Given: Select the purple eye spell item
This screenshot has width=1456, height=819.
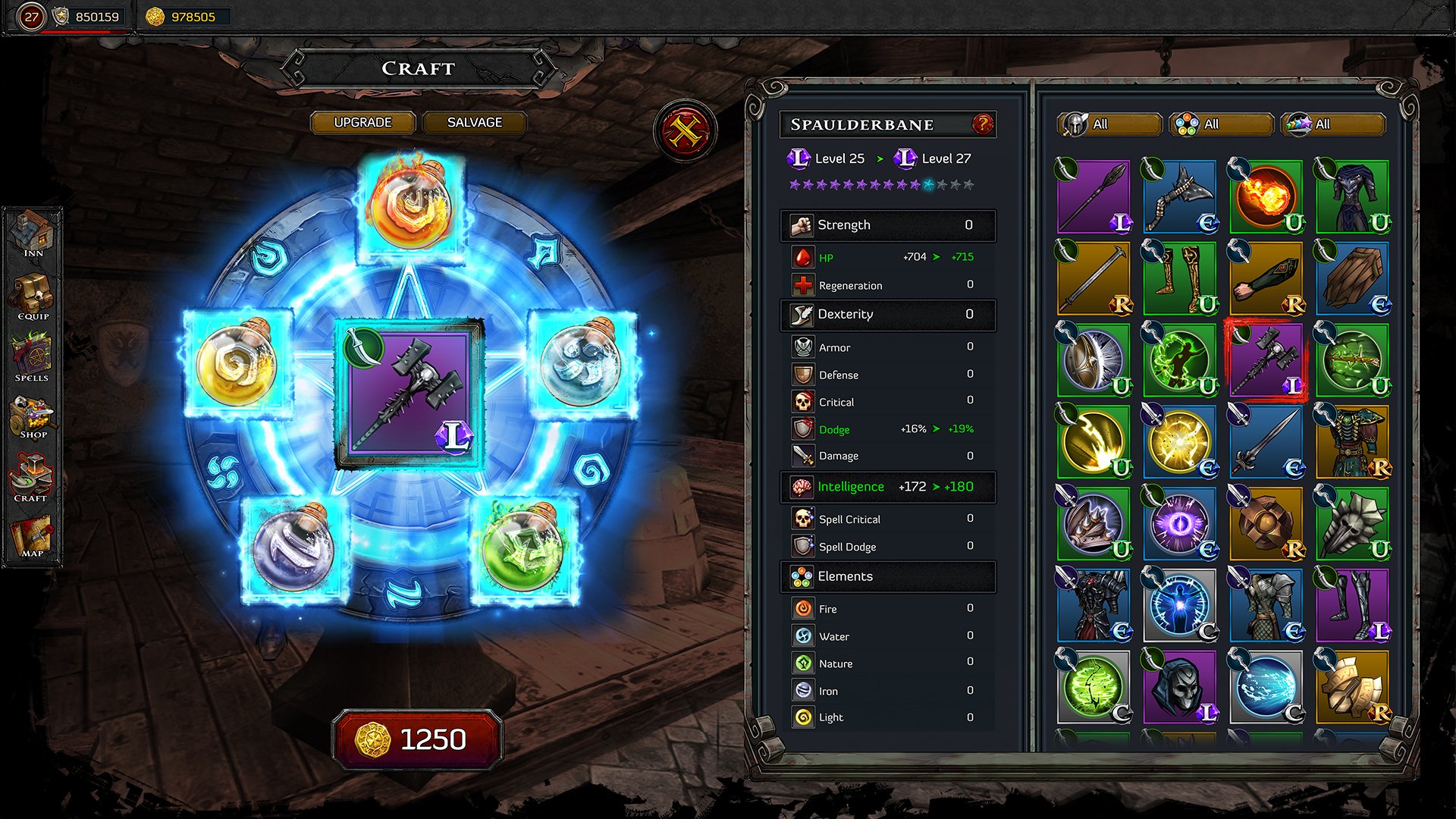Looking at the screenshot, I should tap(1179, 523).
